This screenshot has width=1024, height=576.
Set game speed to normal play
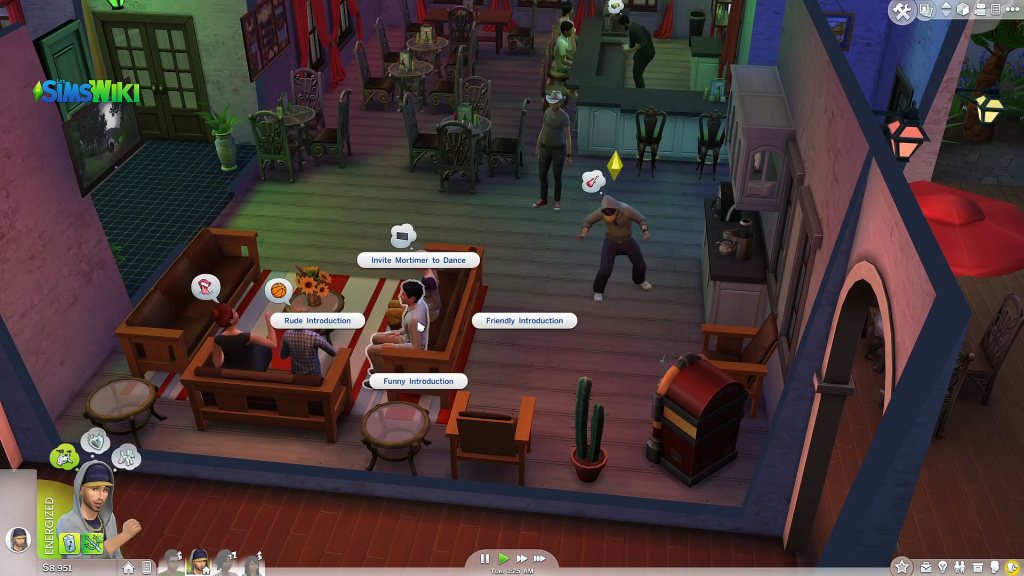504,559
